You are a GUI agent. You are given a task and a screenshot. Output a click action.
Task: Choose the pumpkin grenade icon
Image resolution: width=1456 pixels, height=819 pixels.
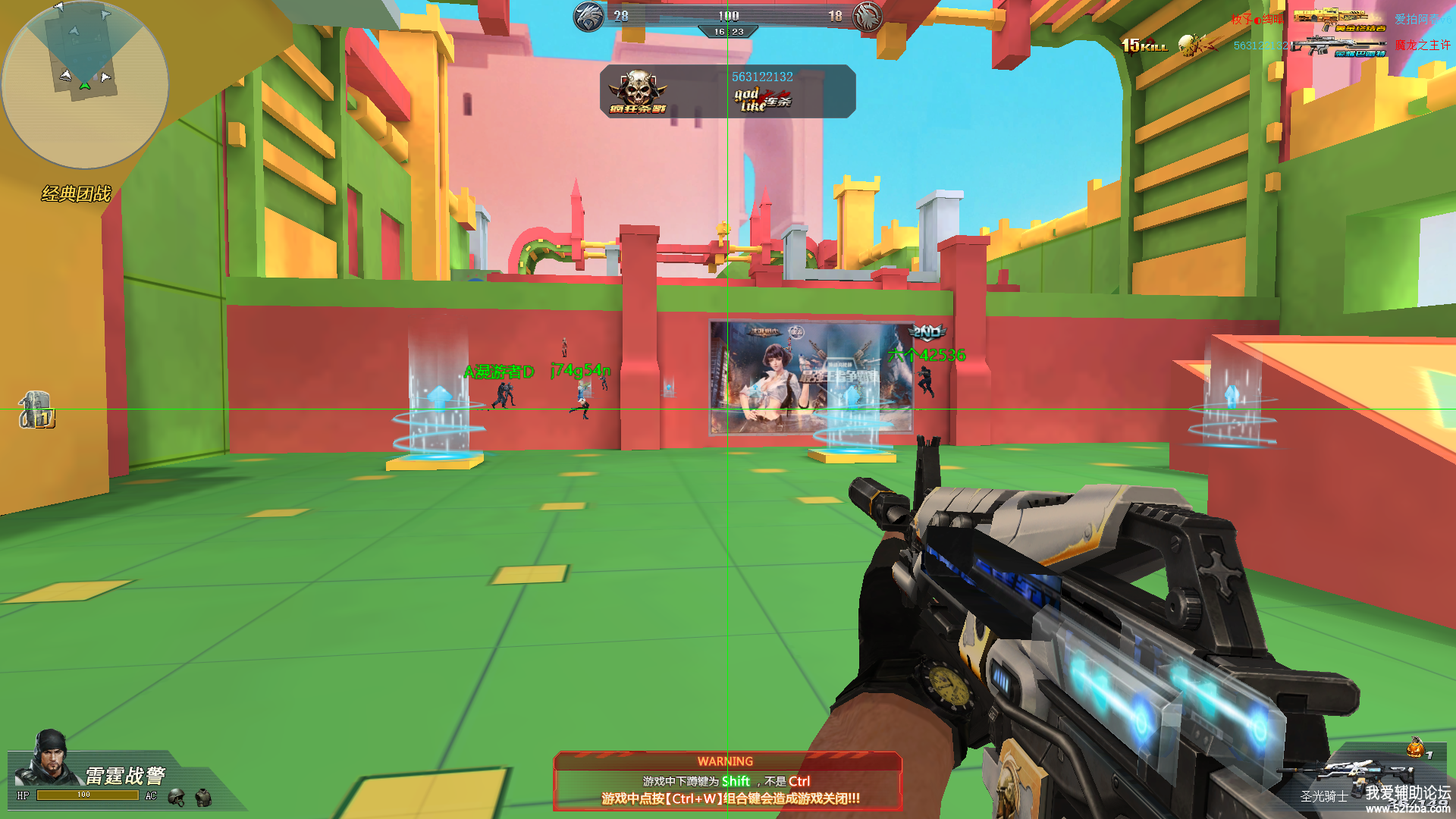(1415, 748)
